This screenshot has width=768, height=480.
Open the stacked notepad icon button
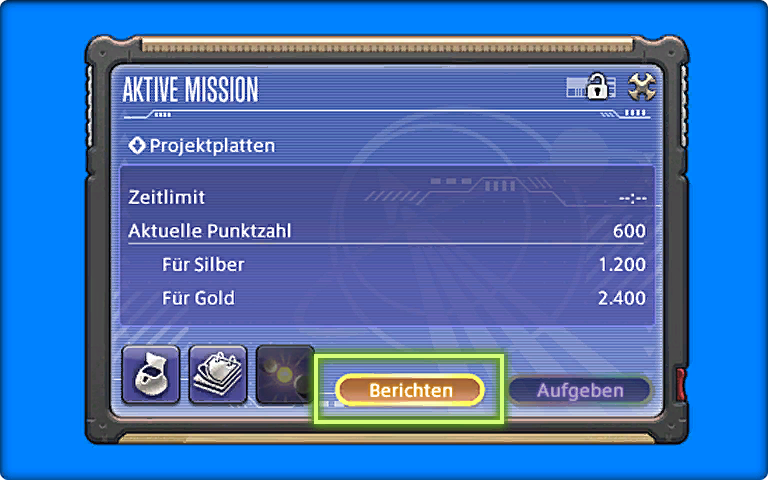(x=217, y=374)
